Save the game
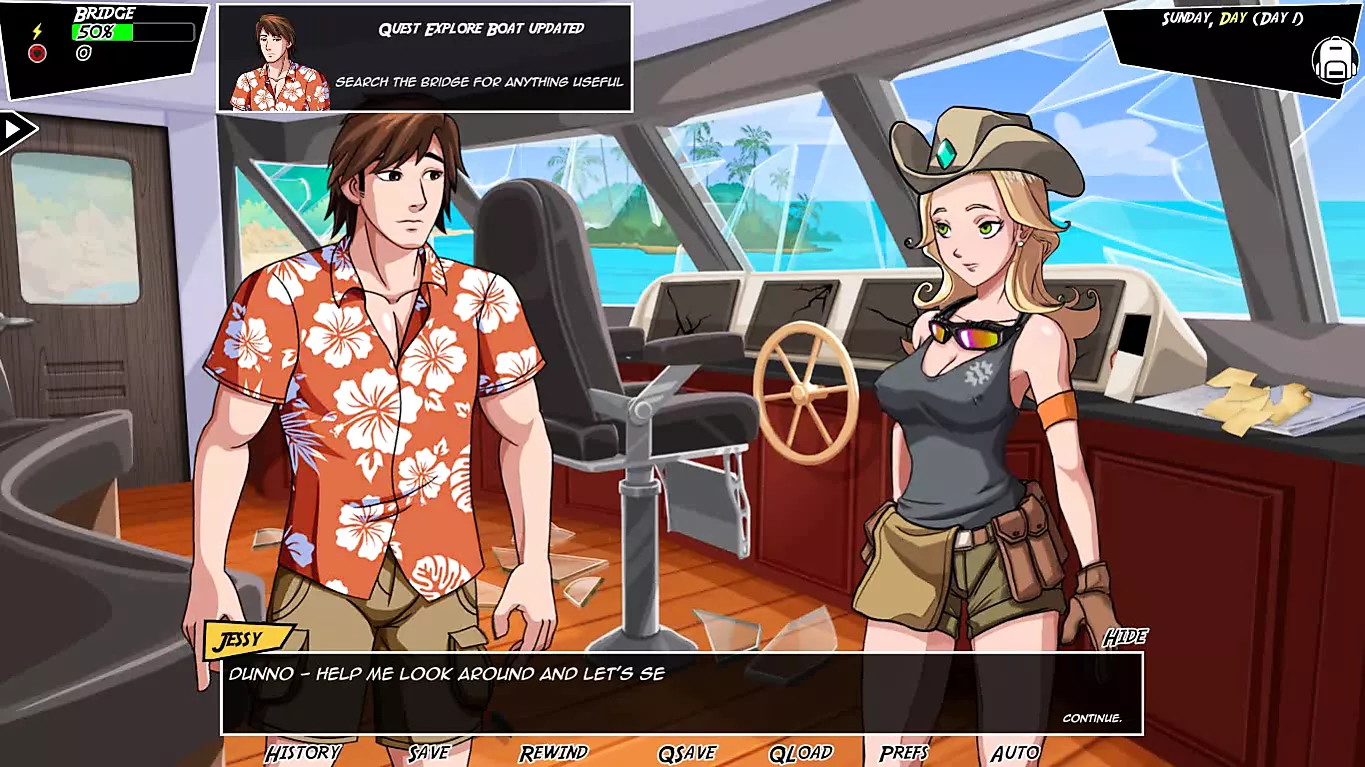Viewport: 1365px width, 767px height. [429, 753]
